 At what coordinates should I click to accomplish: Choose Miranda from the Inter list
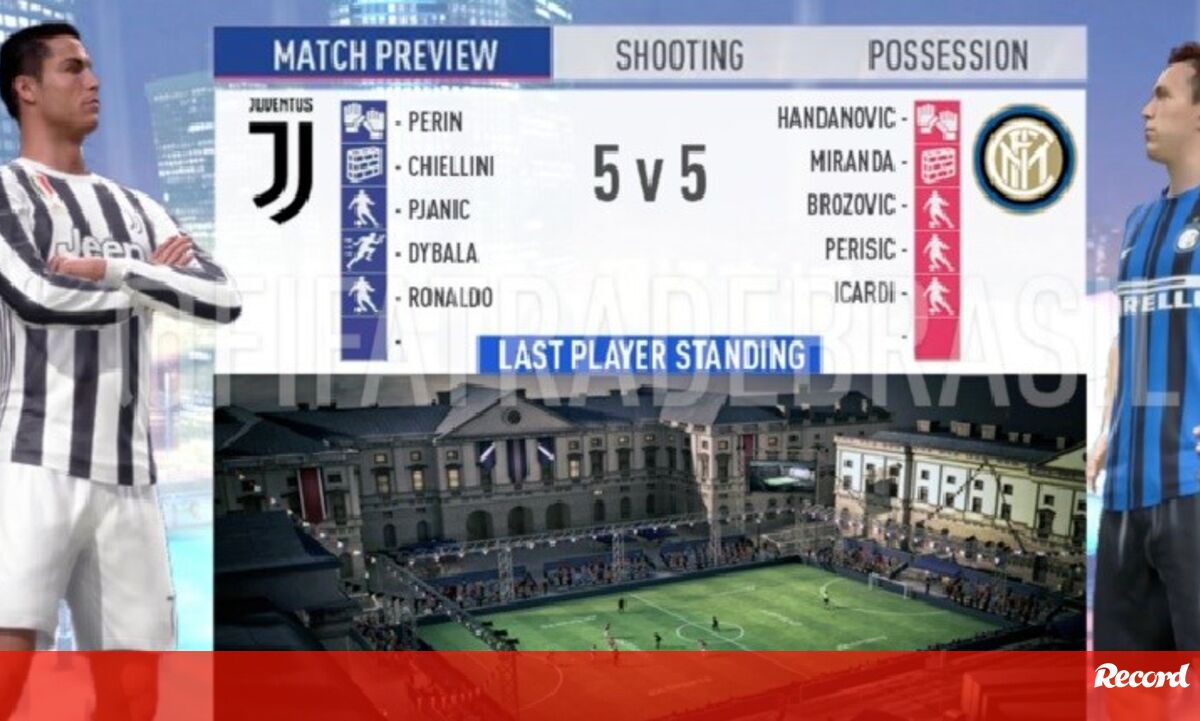click(x=851, y=161)
